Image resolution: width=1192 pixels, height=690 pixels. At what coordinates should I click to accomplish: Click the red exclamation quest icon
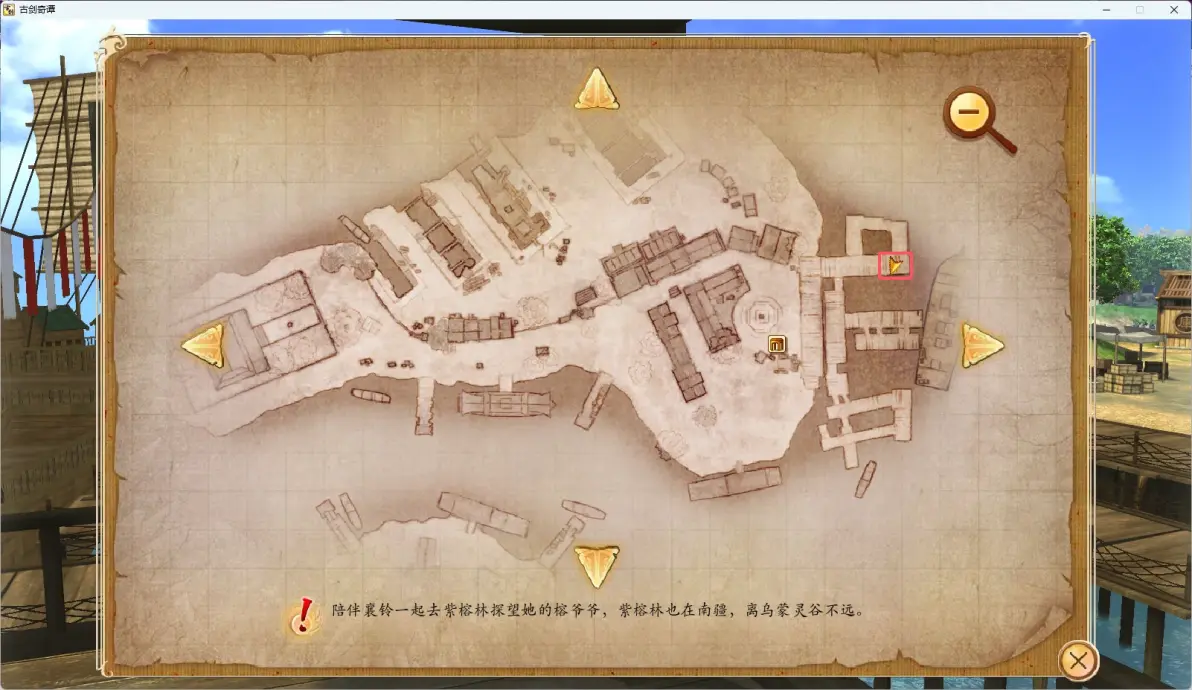pyautogui.click(x=304, y=616)
